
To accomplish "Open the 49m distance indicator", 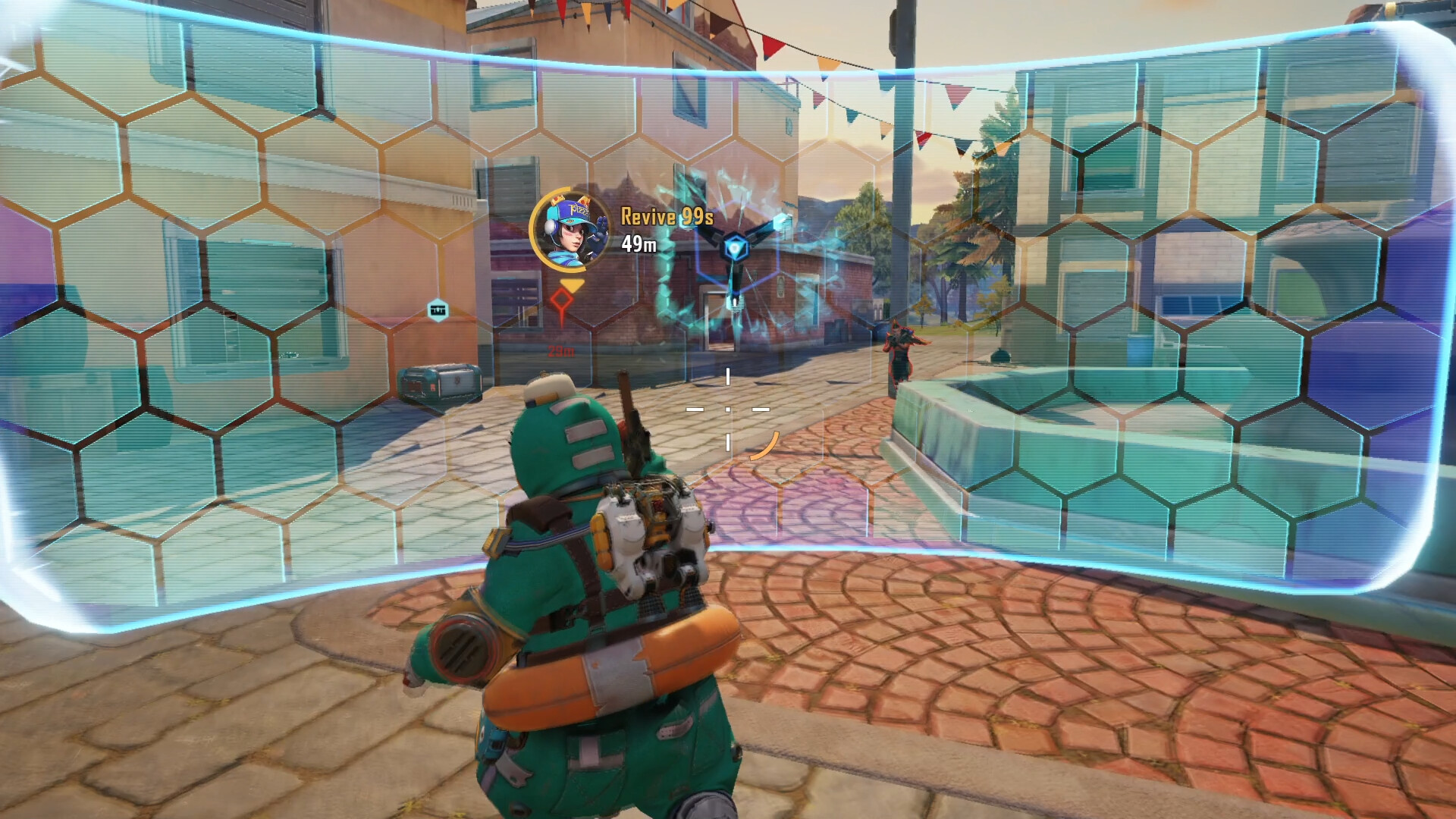I will tap(639, 244).
